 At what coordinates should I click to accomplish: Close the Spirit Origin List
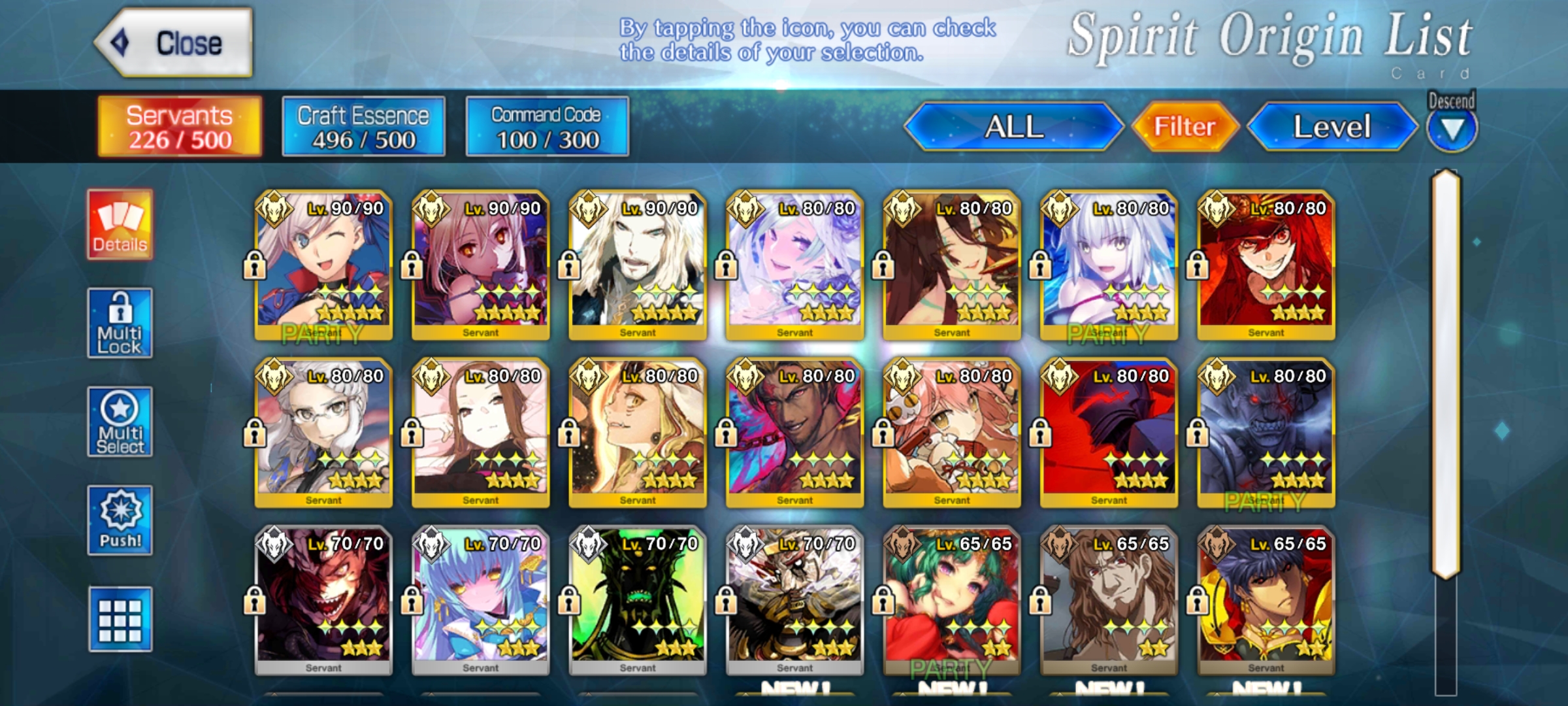174,43
